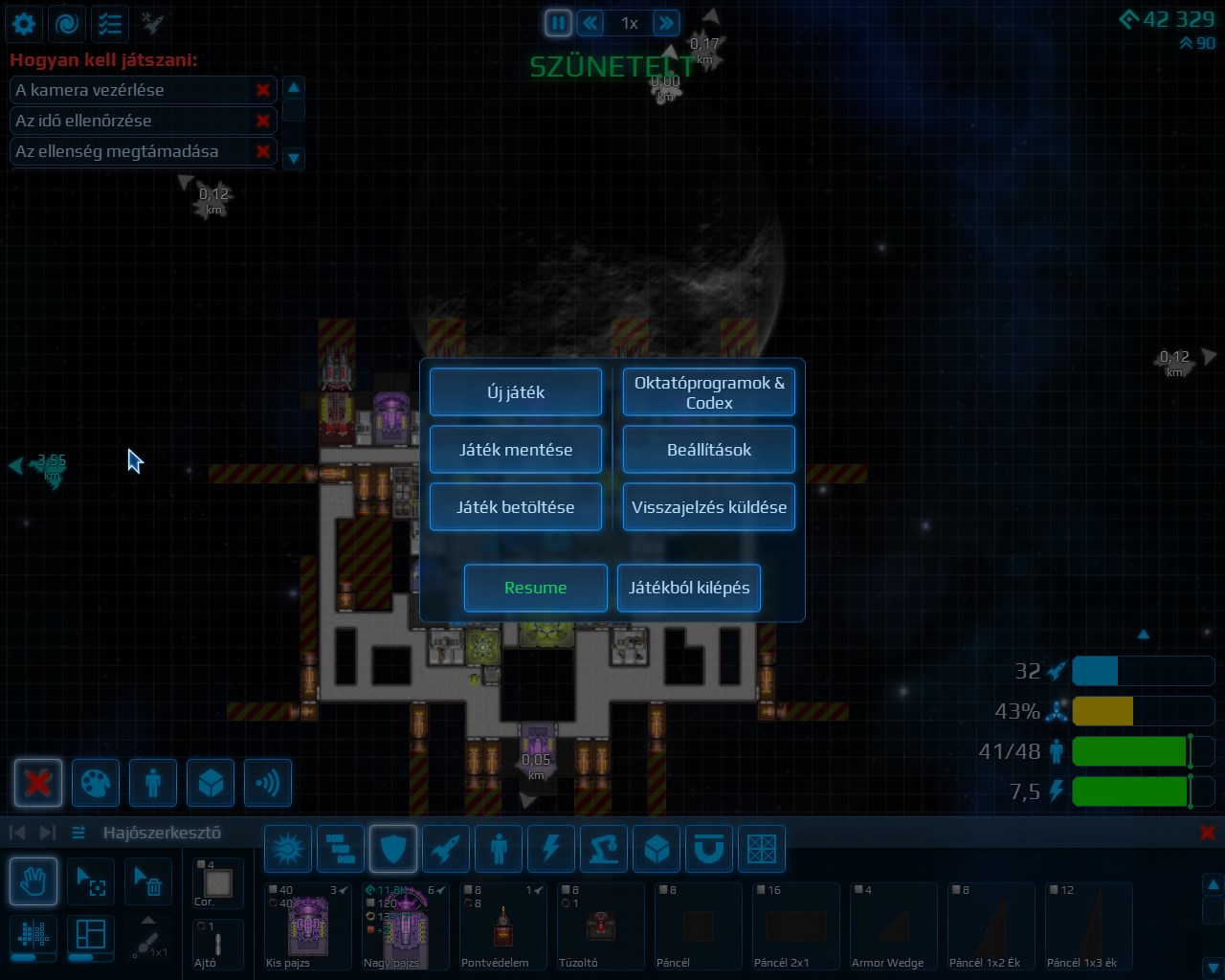This screenshot has width=1225, height=980.
Task: Open the paint palette tool
Action: click(x=96, y=783)
